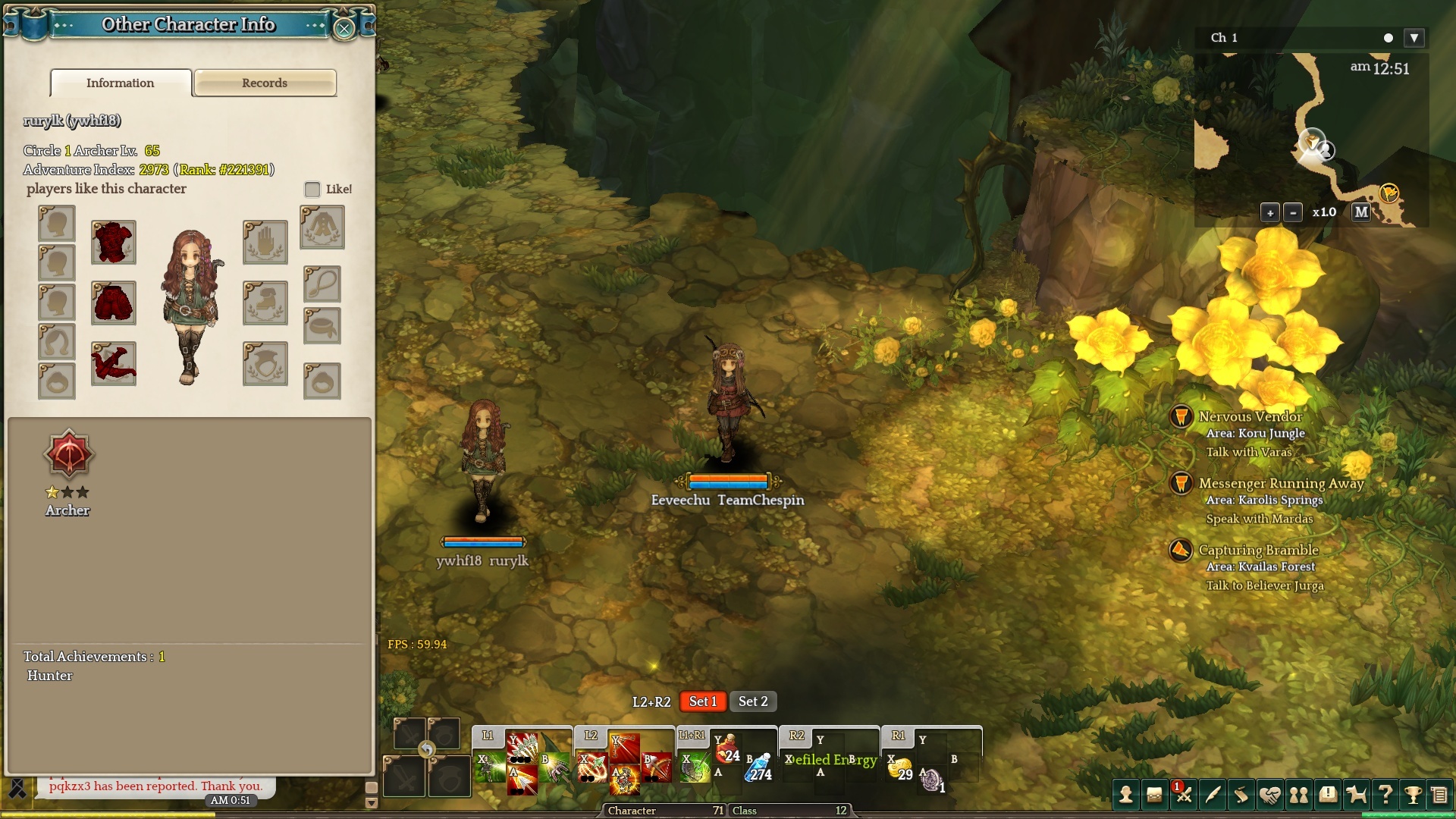Tick the Like! checkbox

point(312,189)
